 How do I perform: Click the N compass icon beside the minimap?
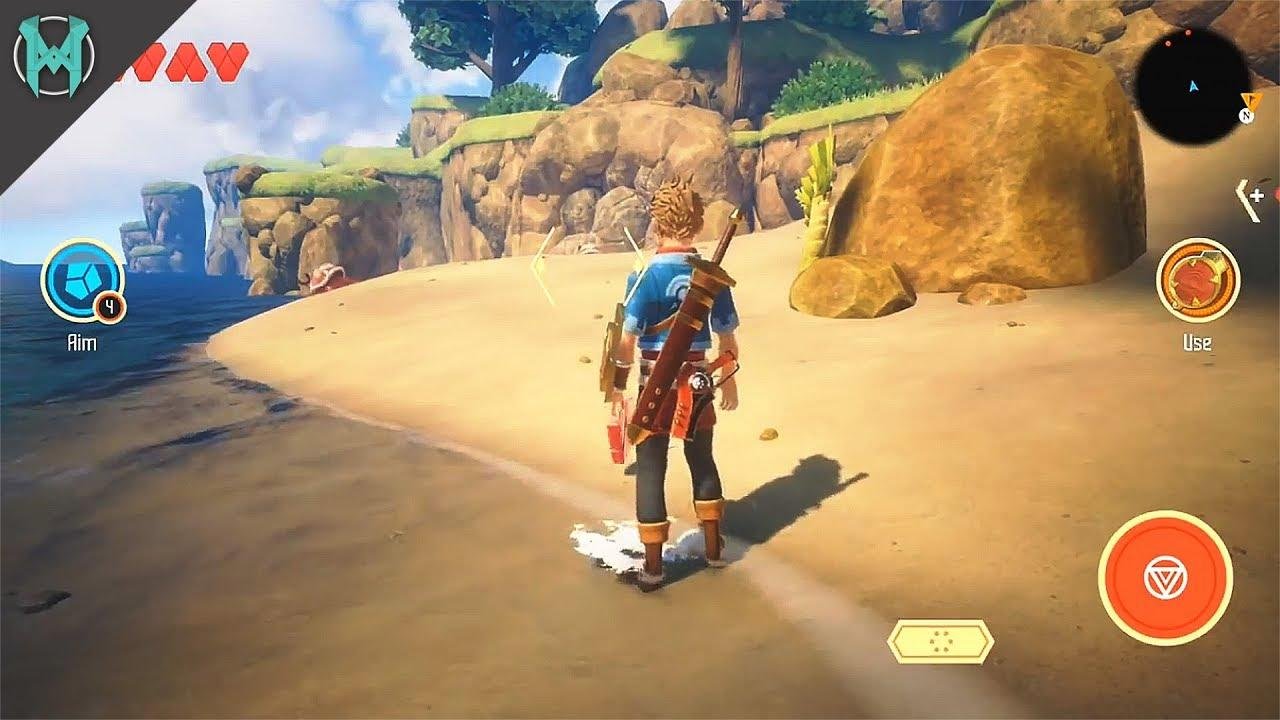(1247, 115)
